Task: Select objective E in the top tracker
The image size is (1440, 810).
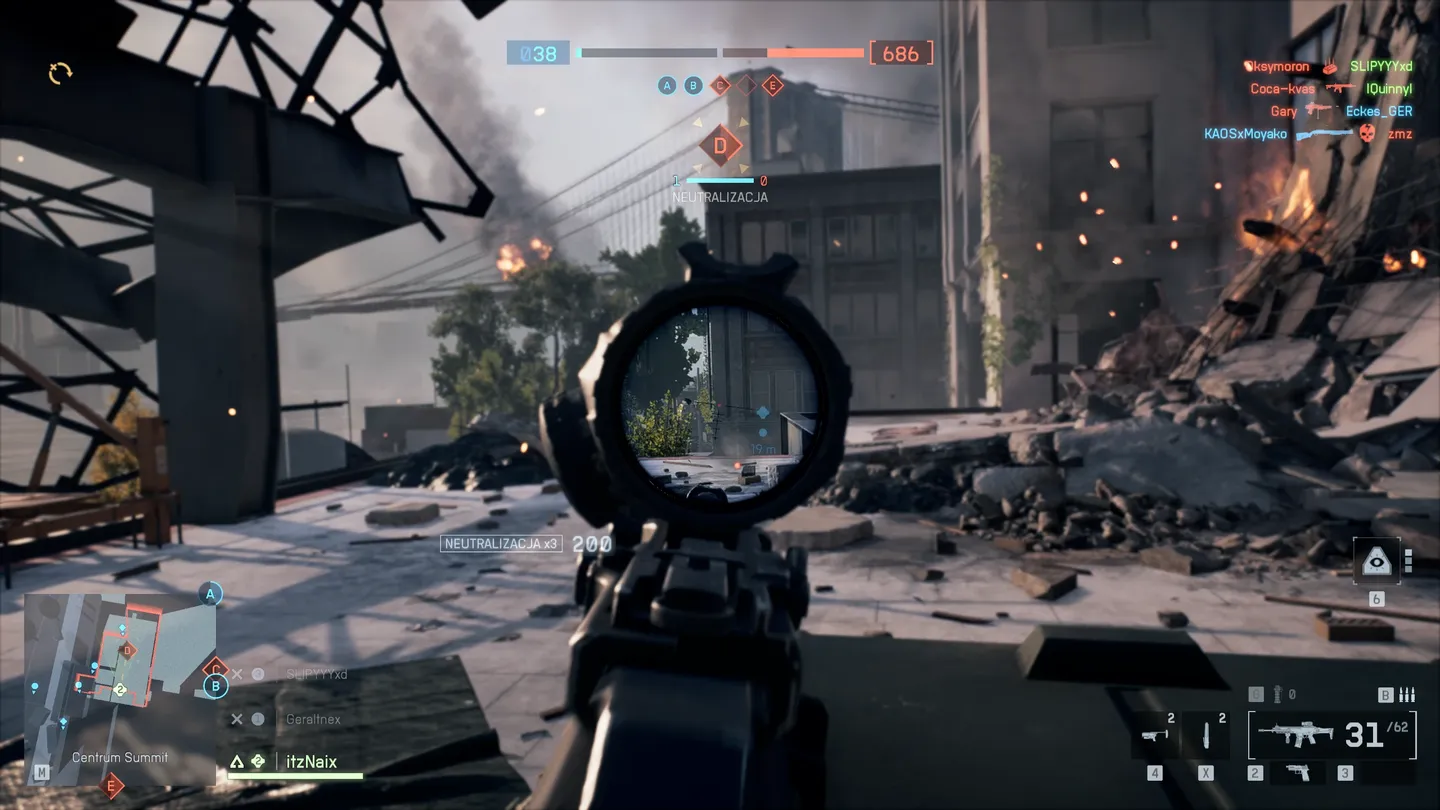Action: click(772, 85)
